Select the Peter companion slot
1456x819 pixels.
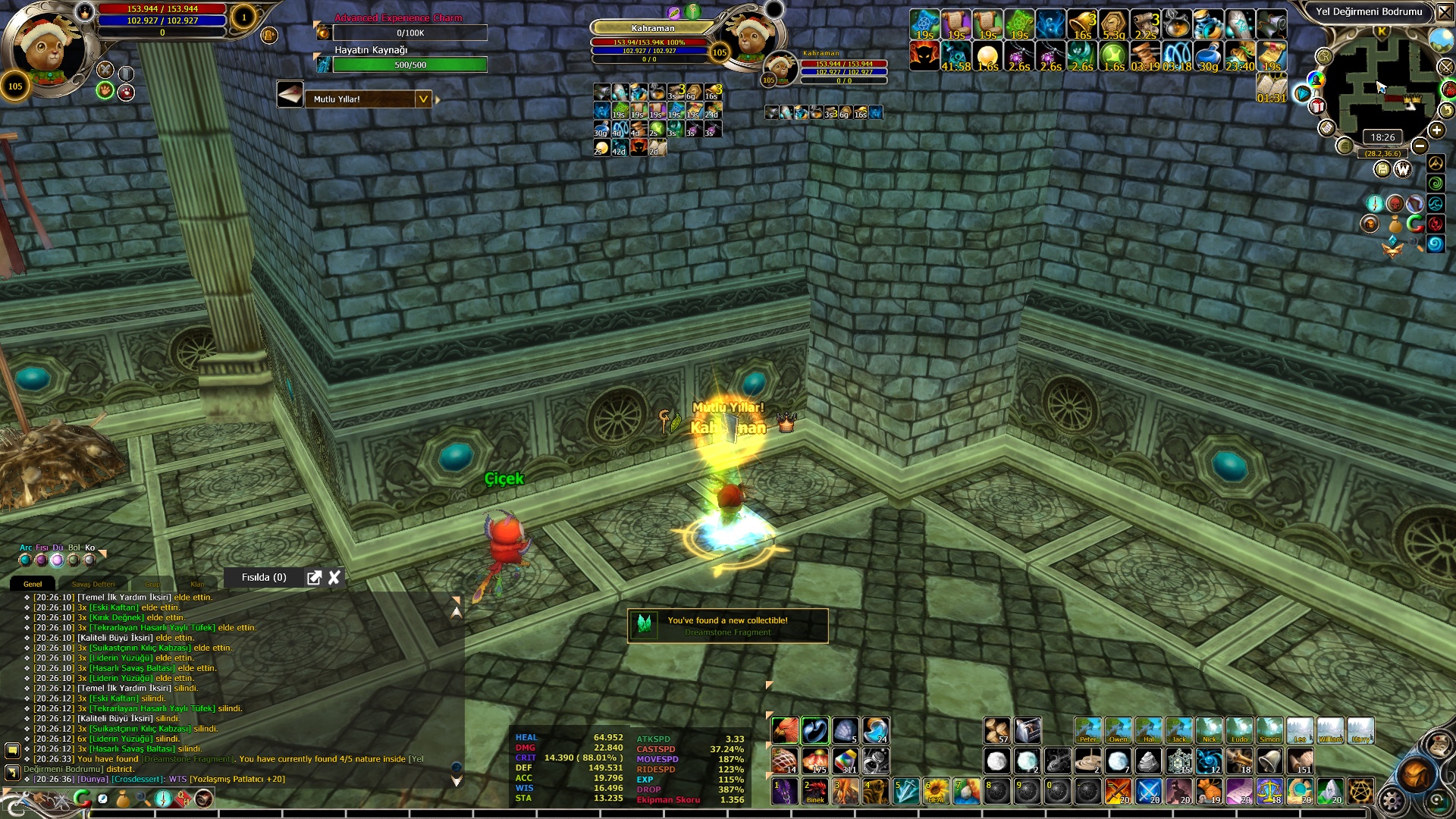(x=1087, y=730)
